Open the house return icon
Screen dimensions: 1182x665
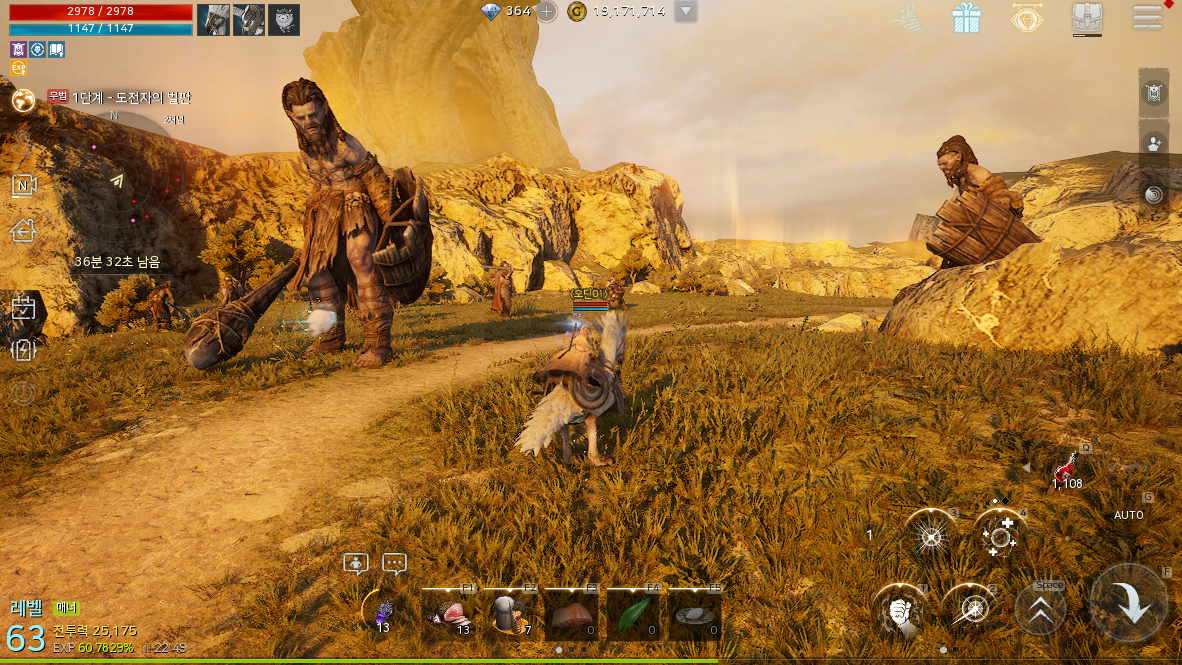(23, 232)
